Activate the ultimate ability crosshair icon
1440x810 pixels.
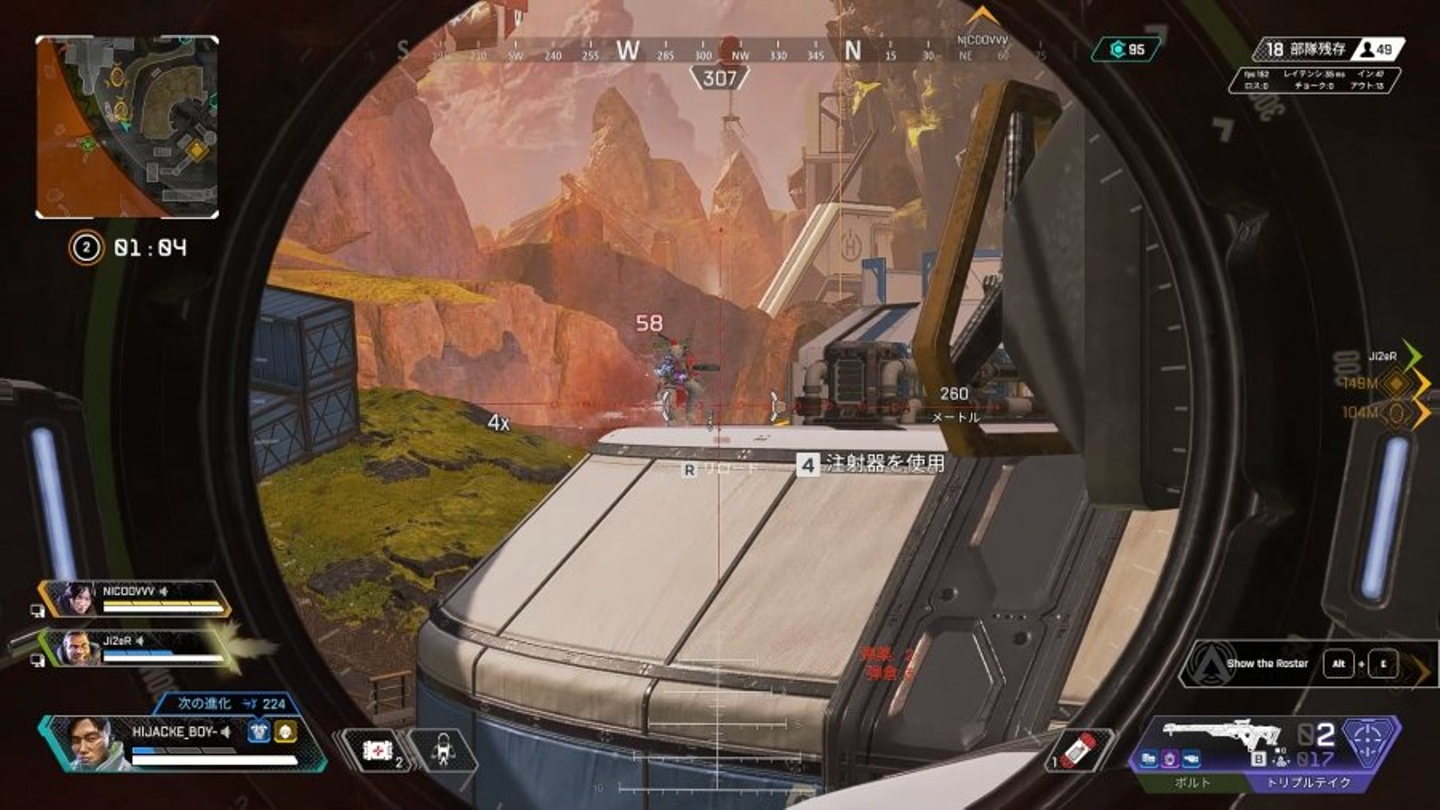click(1370, 740)
